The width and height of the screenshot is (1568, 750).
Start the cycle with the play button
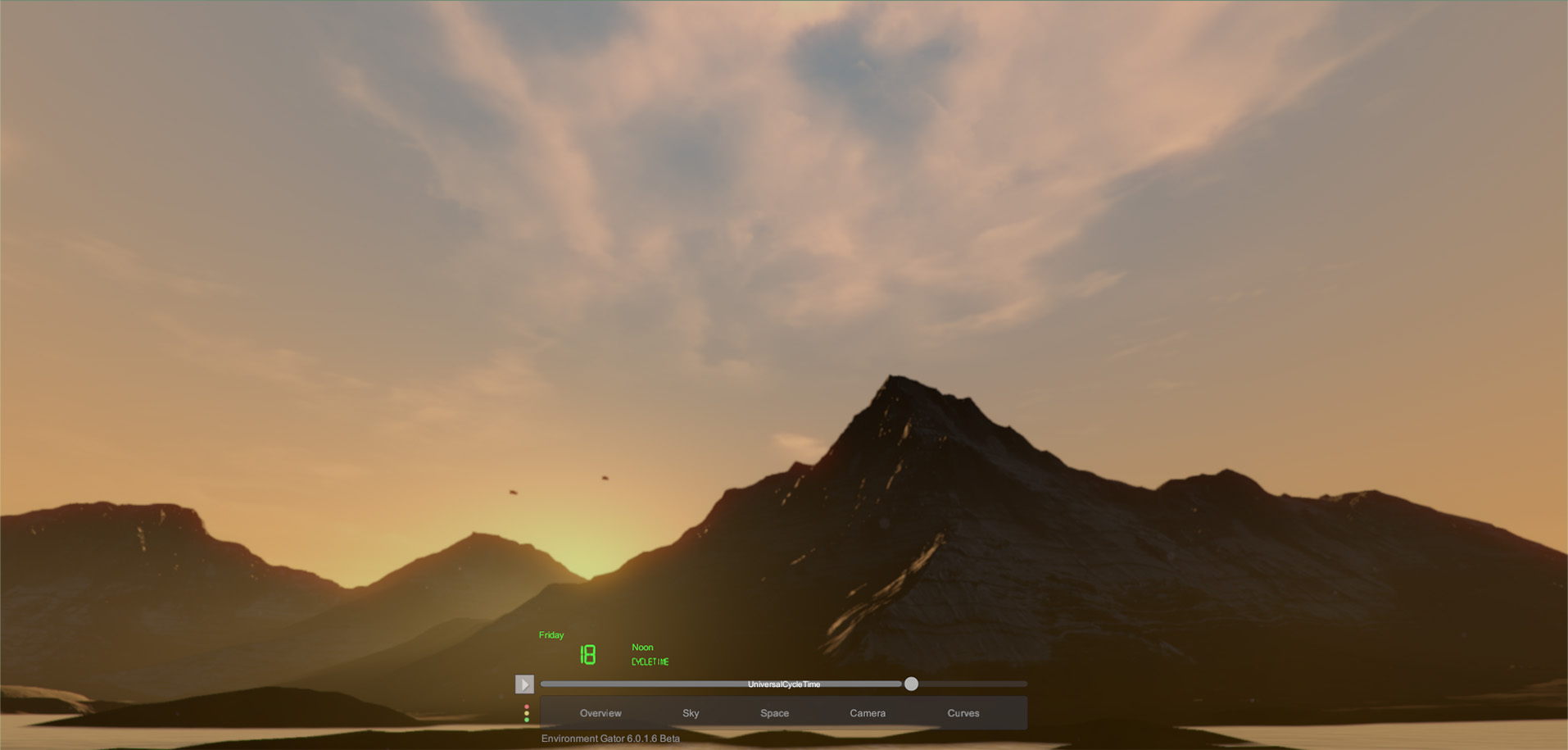[x=524, y=684]
